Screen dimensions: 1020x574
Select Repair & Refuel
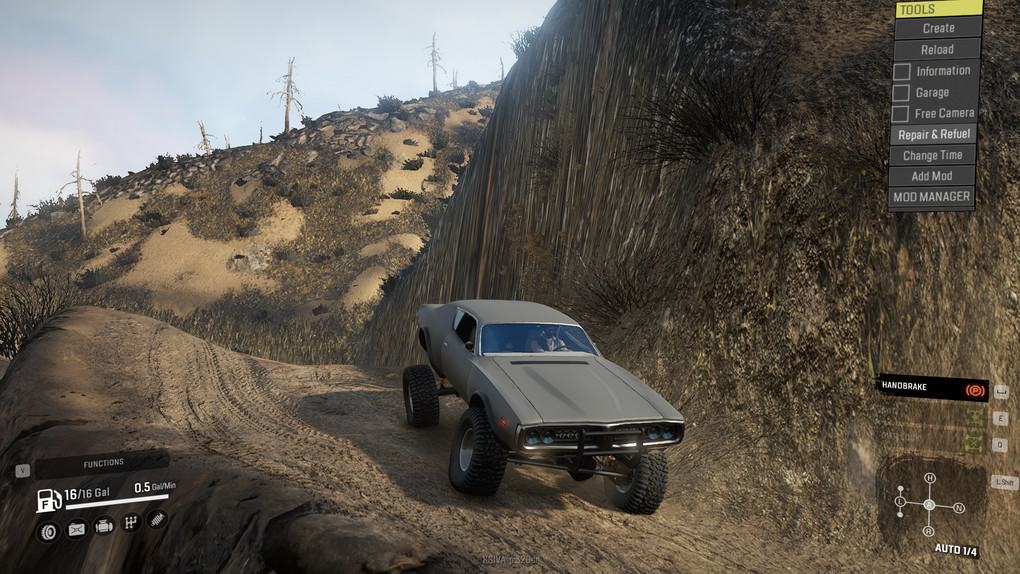(x=934, y=134)
